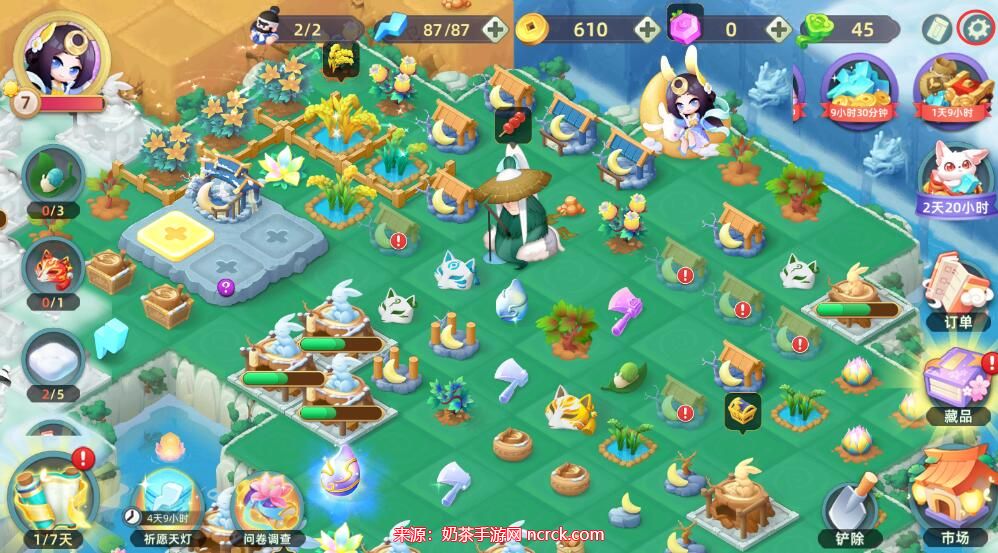Add pink gems with the plus button
Viewport: 998px width, 553px height.
(780, 30)
